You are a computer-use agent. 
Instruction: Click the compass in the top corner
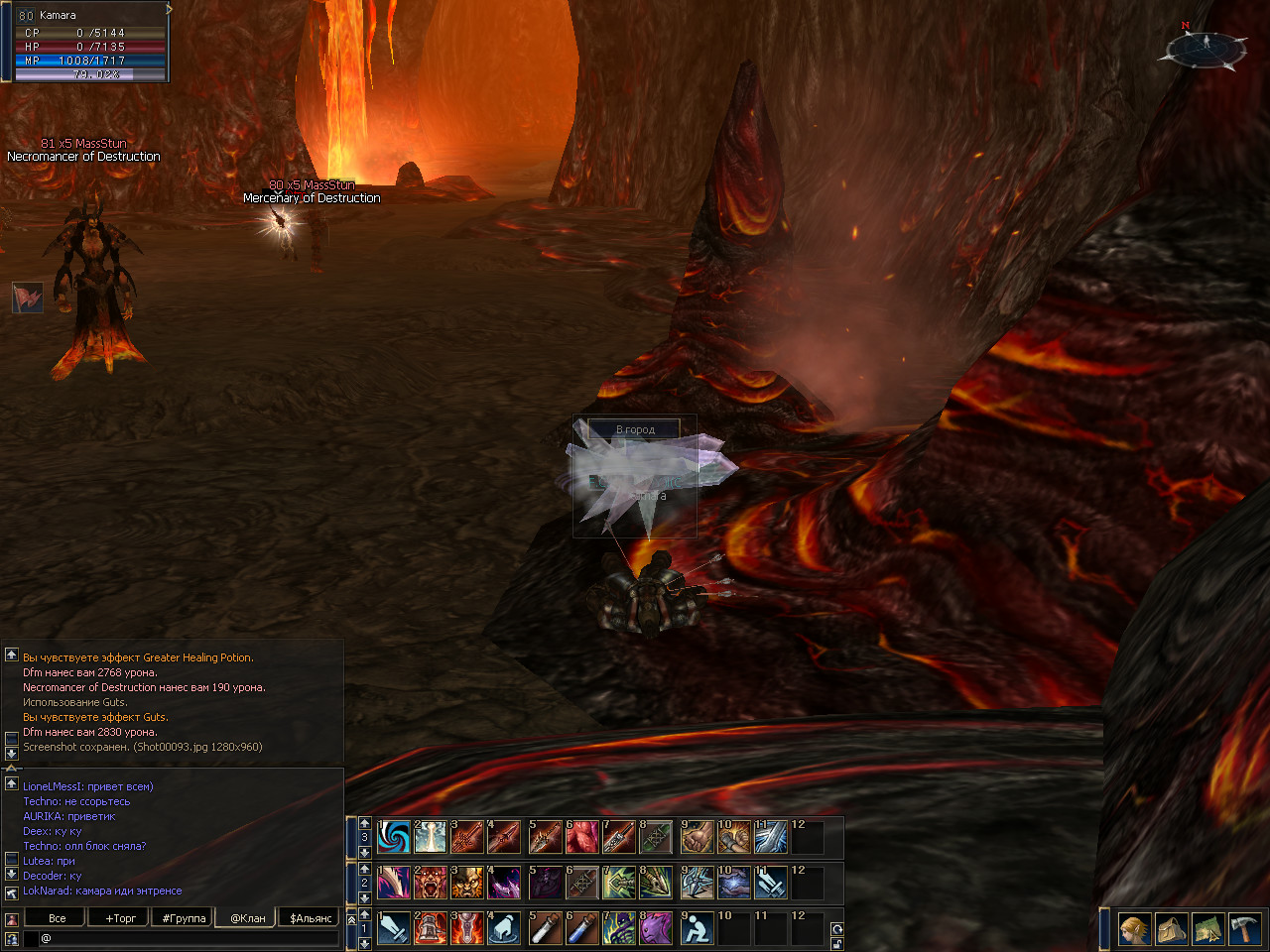(1206, 48)
